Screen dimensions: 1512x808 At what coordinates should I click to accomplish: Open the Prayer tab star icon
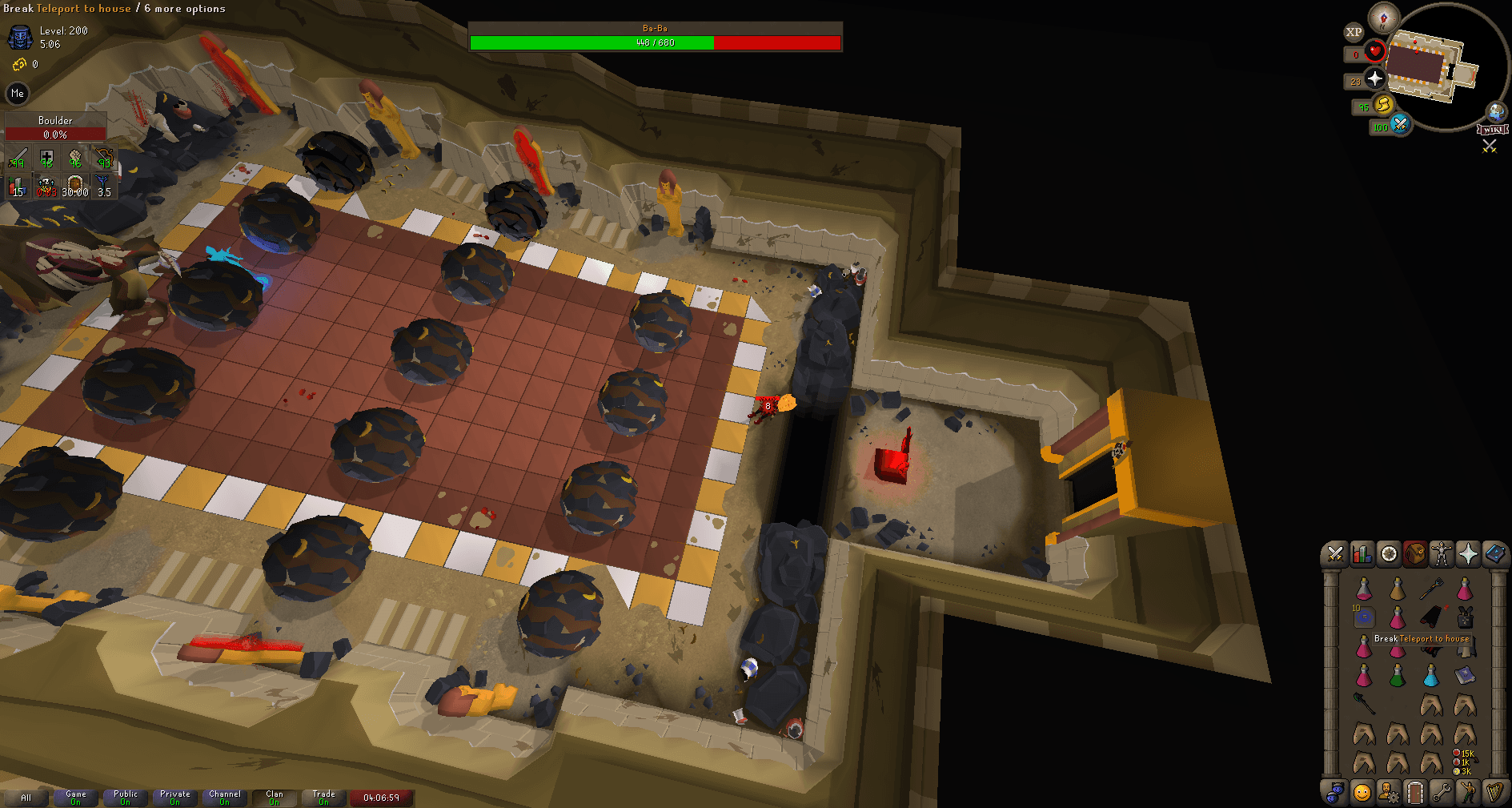point(1468,553)
